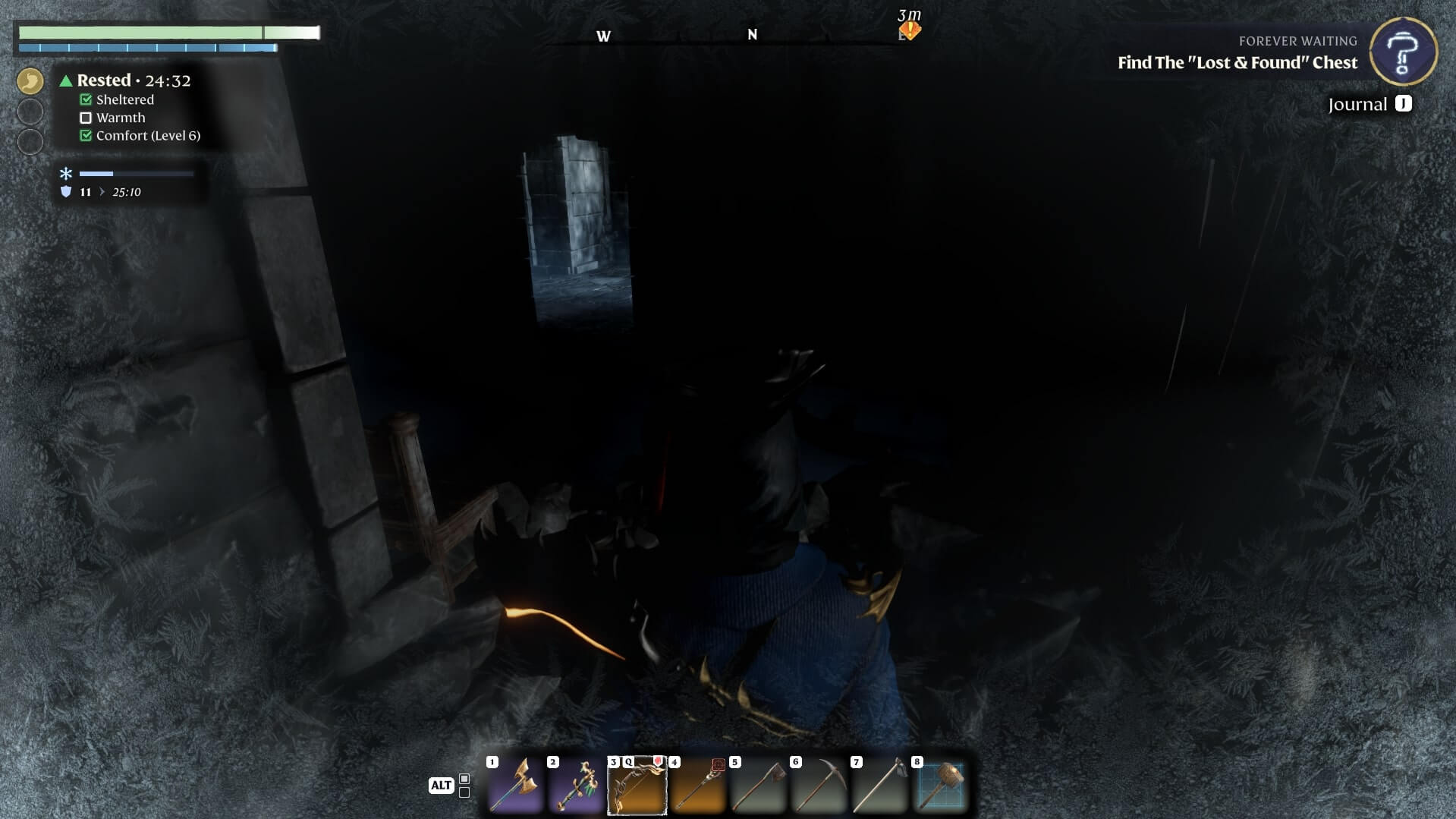Equip the ornate wand in slot 2

pyautogui.click(x=576, y=786)
